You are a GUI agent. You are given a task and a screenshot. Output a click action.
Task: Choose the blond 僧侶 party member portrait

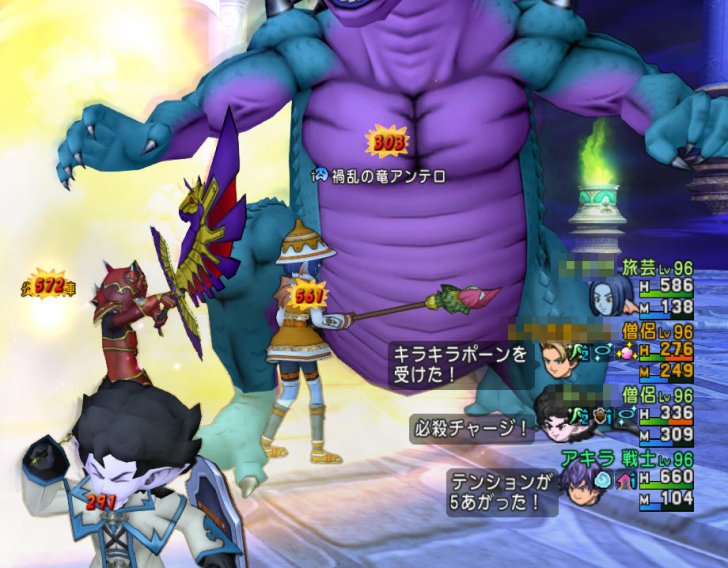tap(557, 359)
